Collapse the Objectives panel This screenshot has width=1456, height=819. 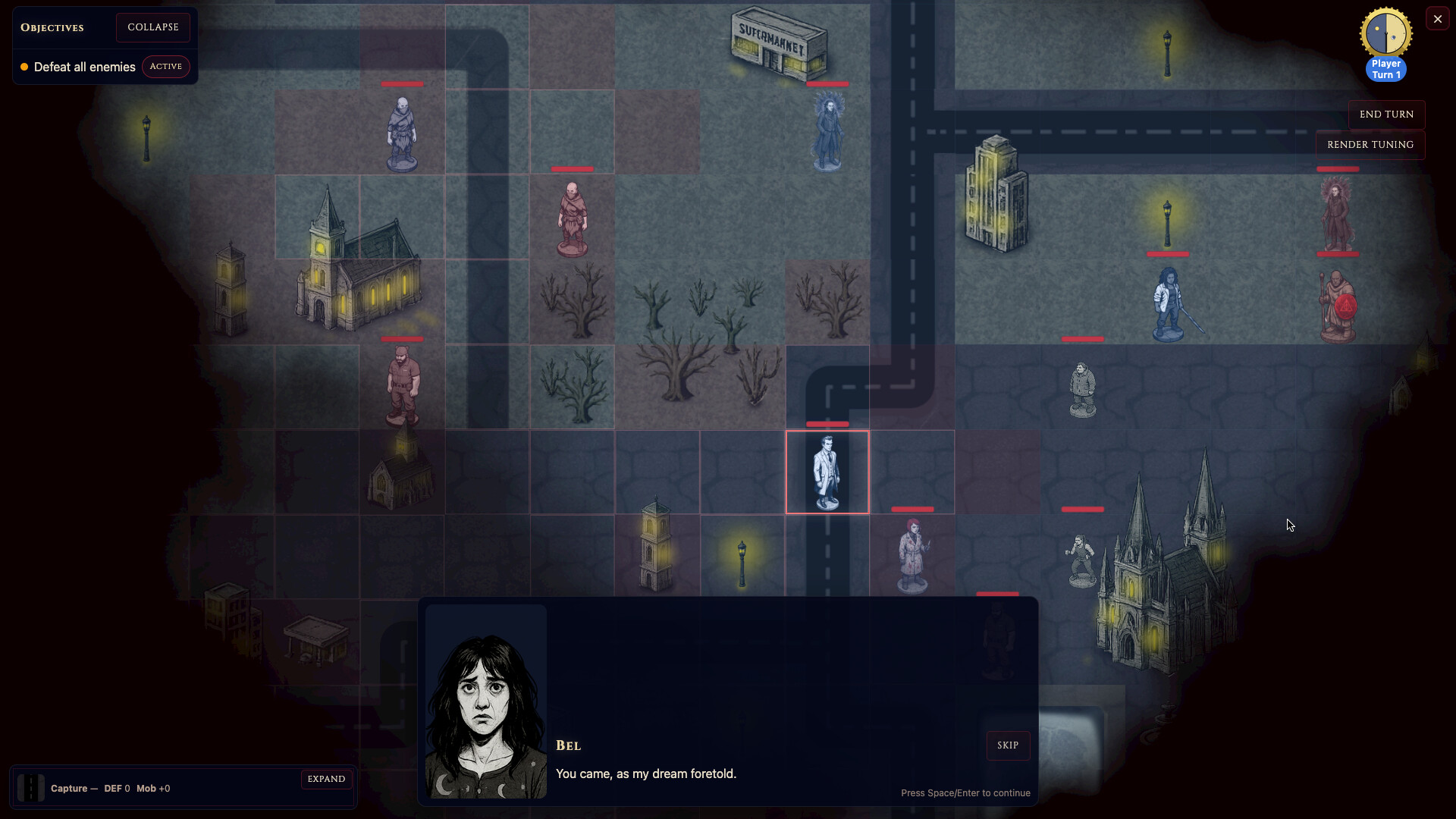(153, 27)
